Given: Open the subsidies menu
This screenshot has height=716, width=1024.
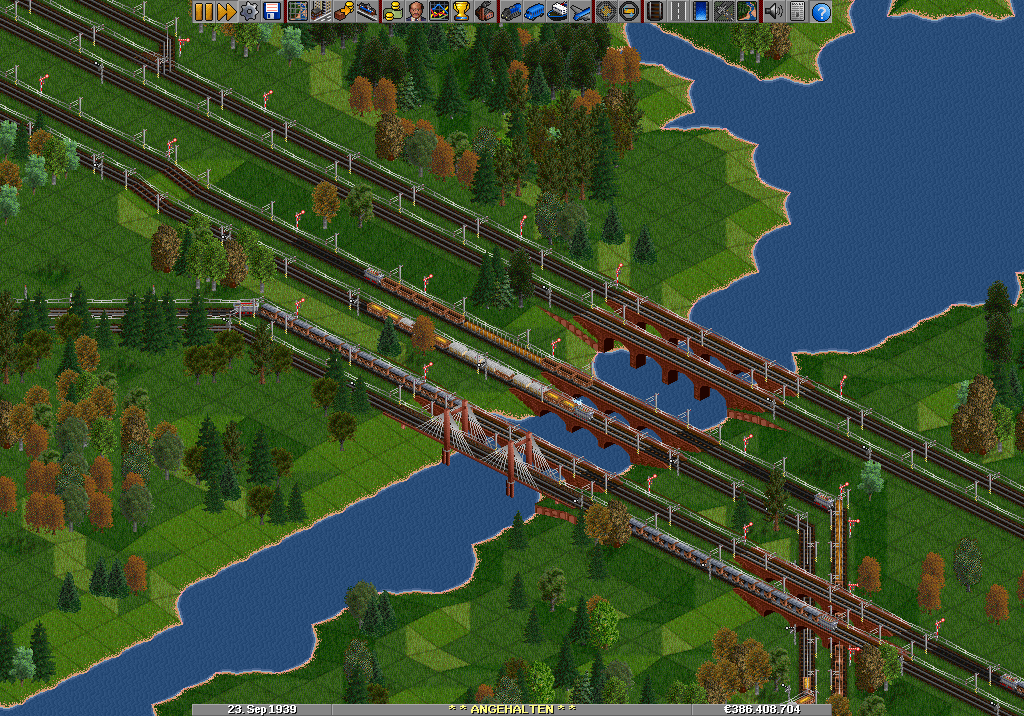Looking at the screenshot, I should click(343, 12).
